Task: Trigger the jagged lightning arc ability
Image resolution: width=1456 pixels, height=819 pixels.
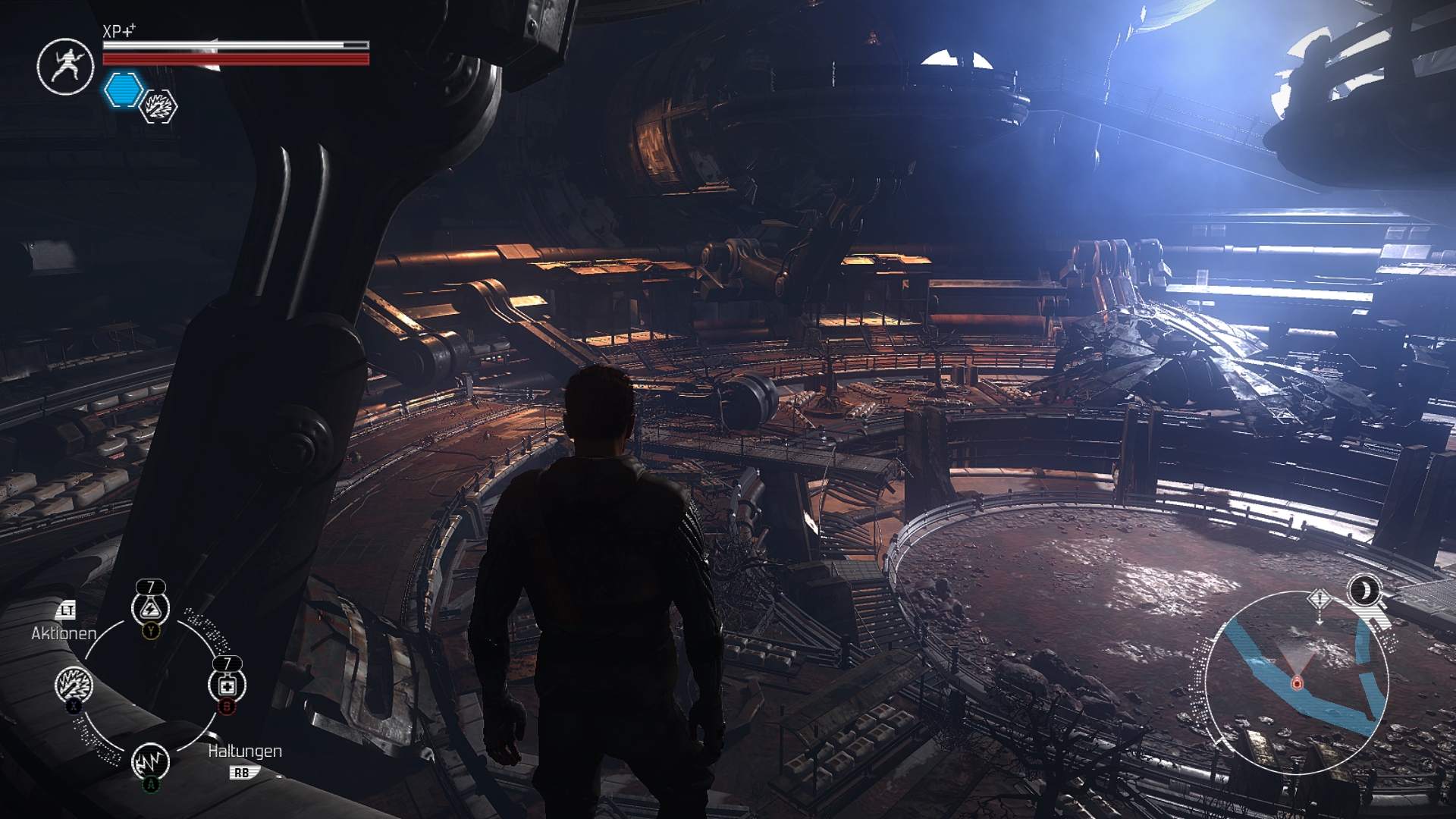Action: click(x=150, y=761)
